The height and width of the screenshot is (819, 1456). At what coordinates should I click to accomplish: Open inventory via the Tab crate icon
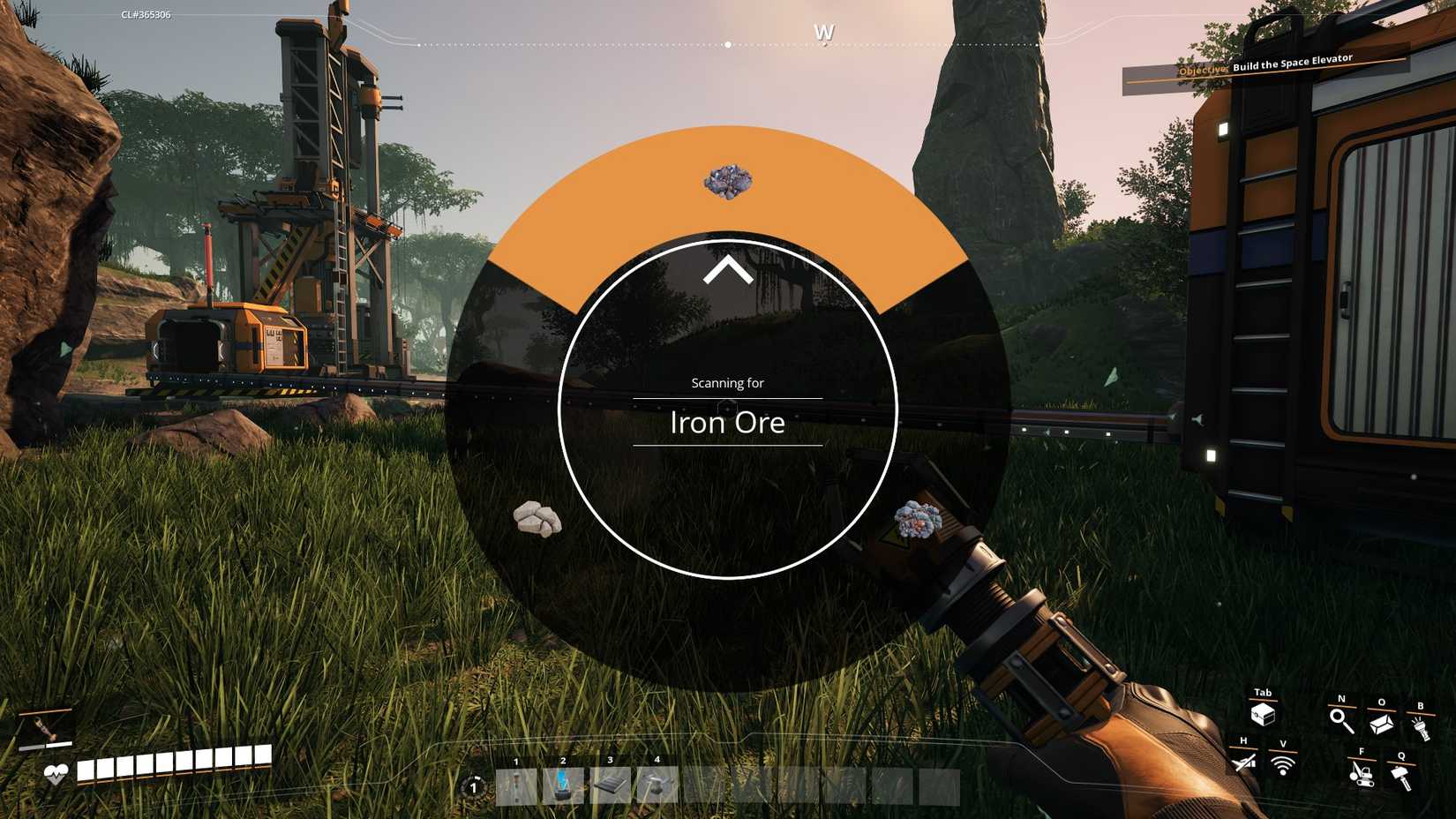[1264, 713]
